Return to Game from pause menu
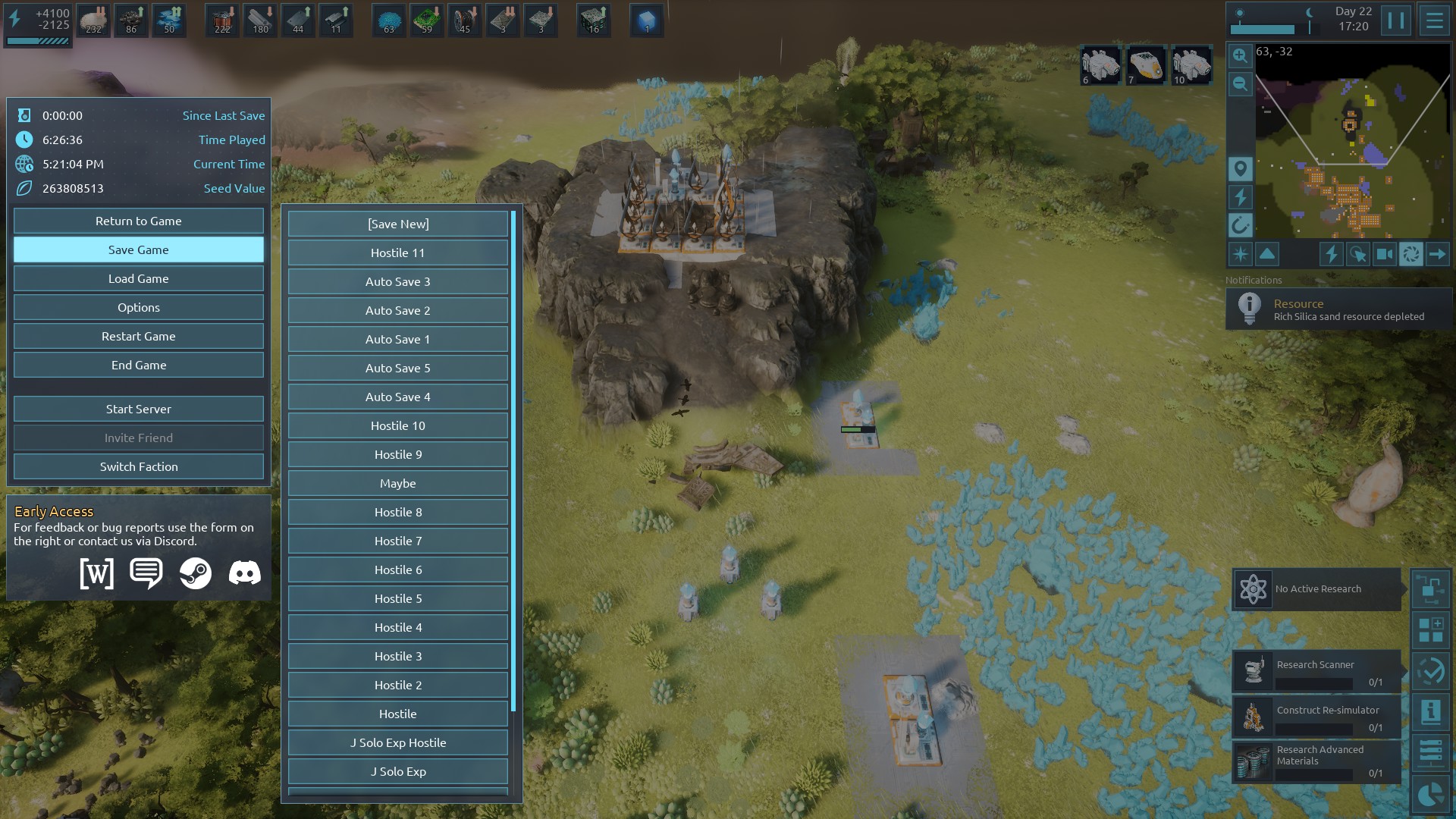This screenshot has width=1456, height=819. 138,221
